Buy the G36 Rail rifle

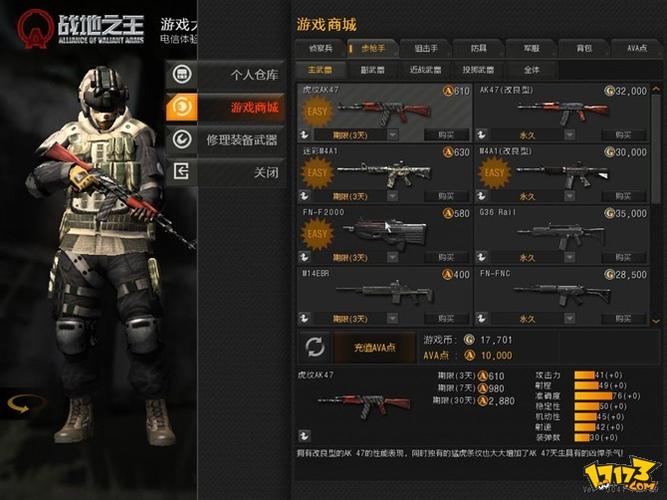click(x=623, y=257)
